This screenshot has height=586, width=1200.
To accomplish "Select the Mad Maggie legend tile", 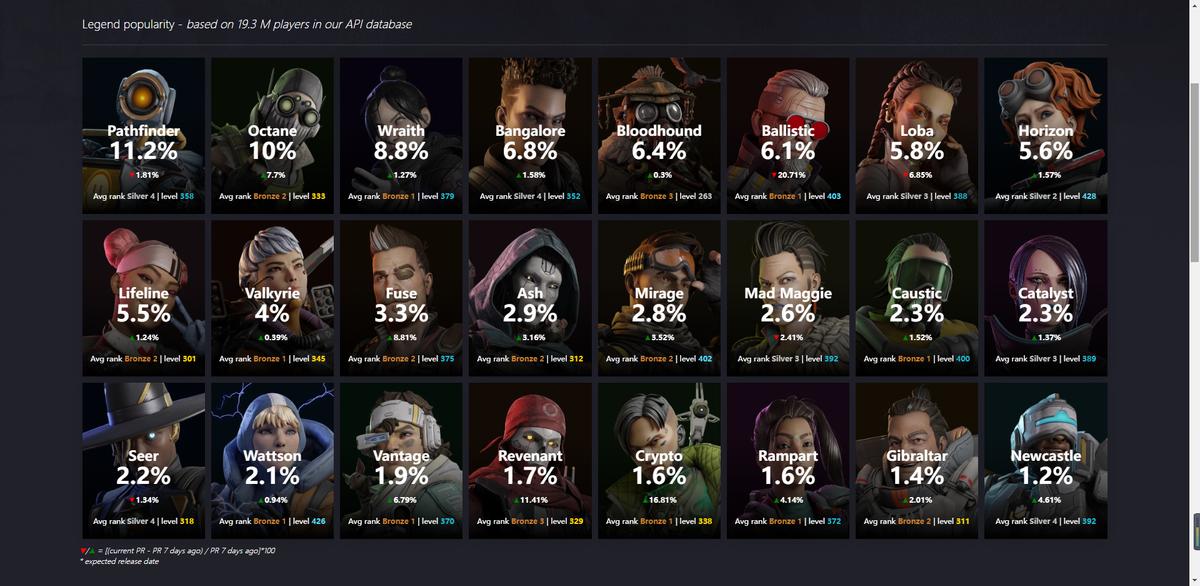I will point(788,297).
